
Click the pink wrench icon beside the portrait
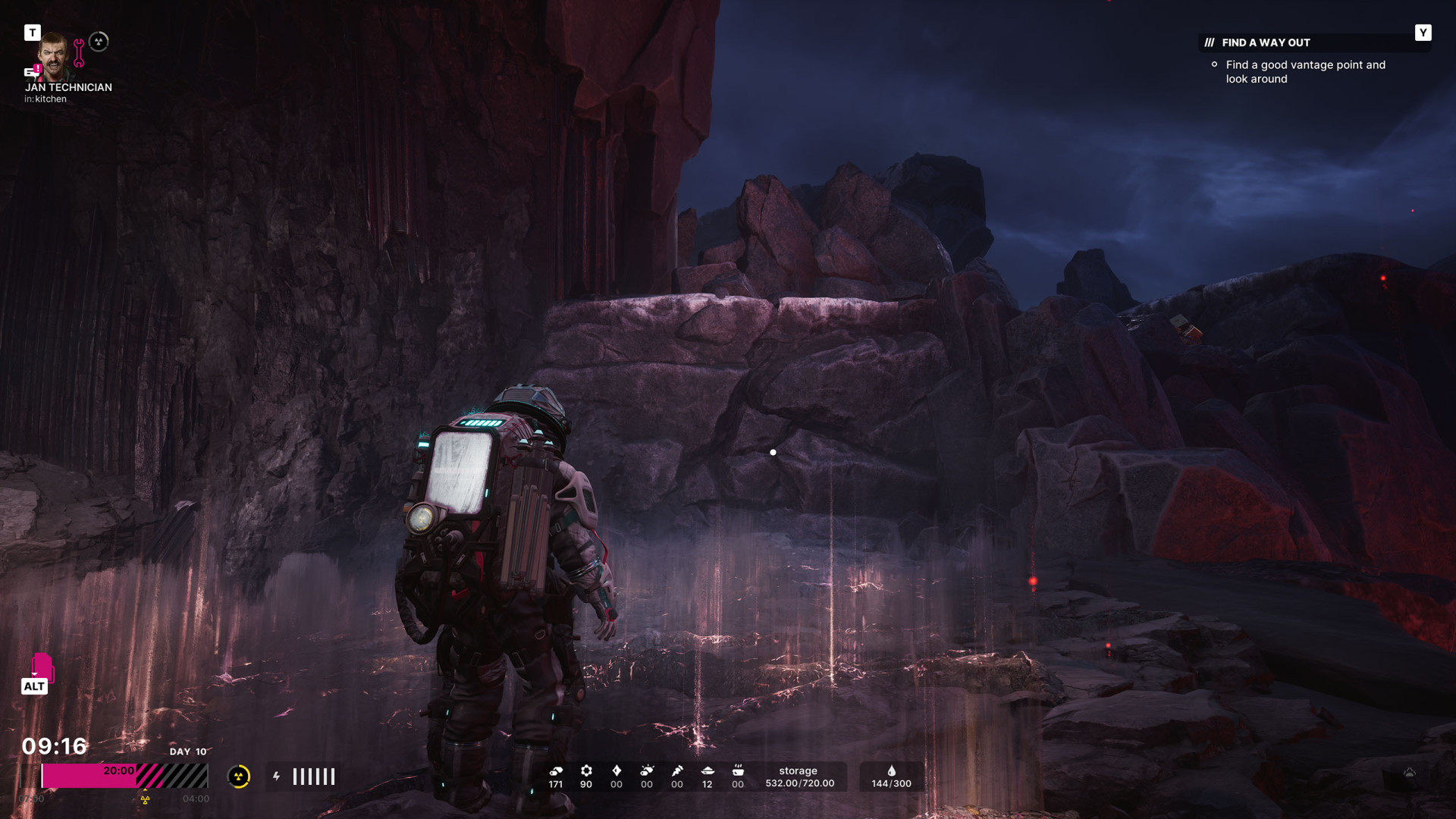pyautogui.click(x=79, y=52)
